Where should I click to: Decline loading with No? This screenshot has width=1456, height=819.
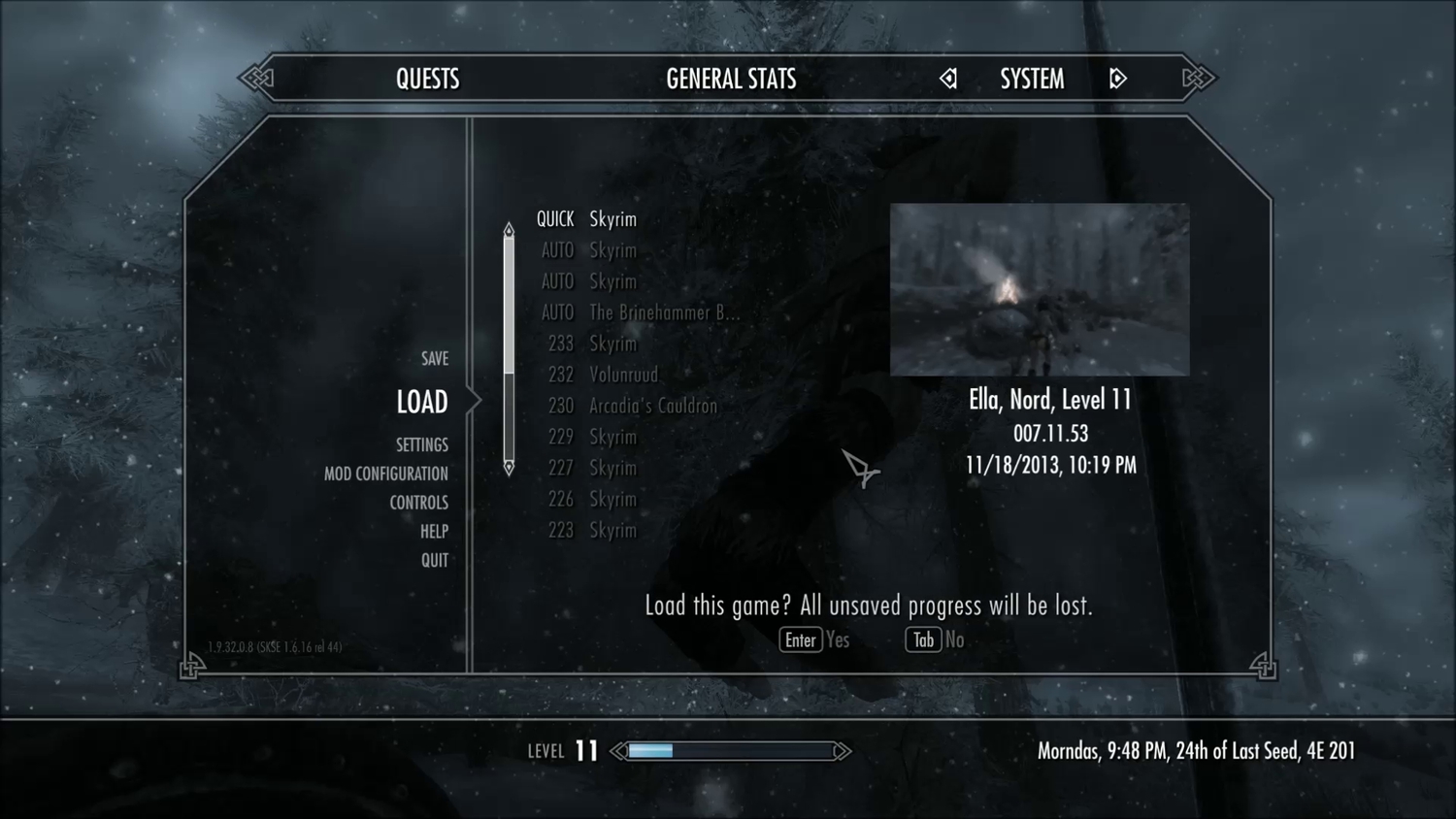click(x=935, y=639)
